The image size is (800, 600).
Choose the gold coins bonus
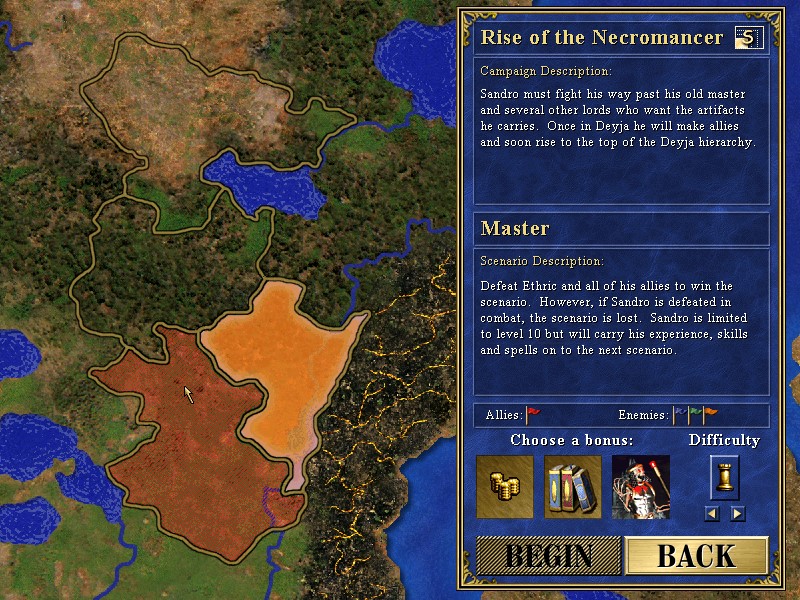505,486
